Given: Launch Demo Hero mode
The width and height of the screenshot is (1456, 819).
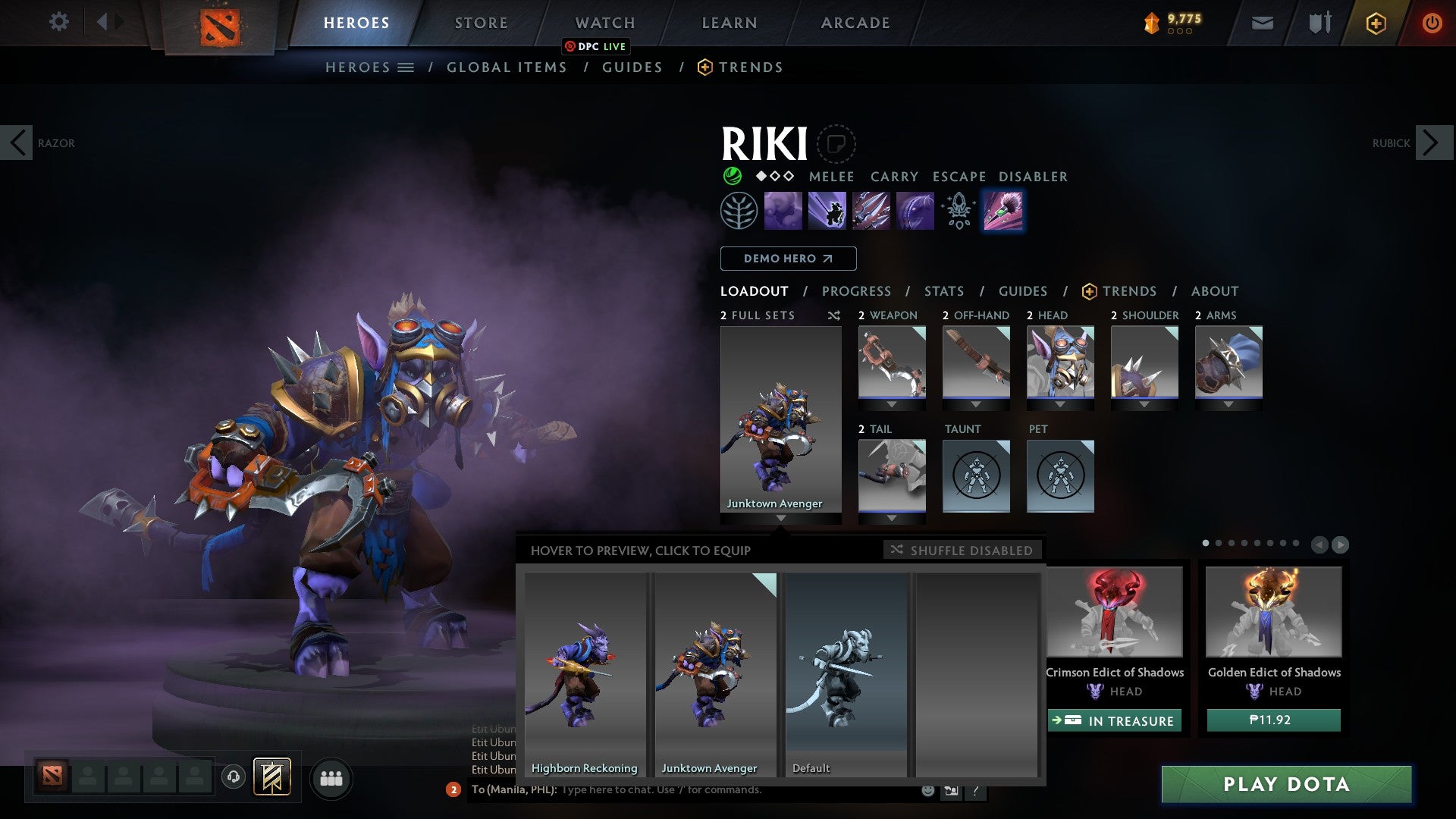Looking at the screenshot, I should point(788,259).
